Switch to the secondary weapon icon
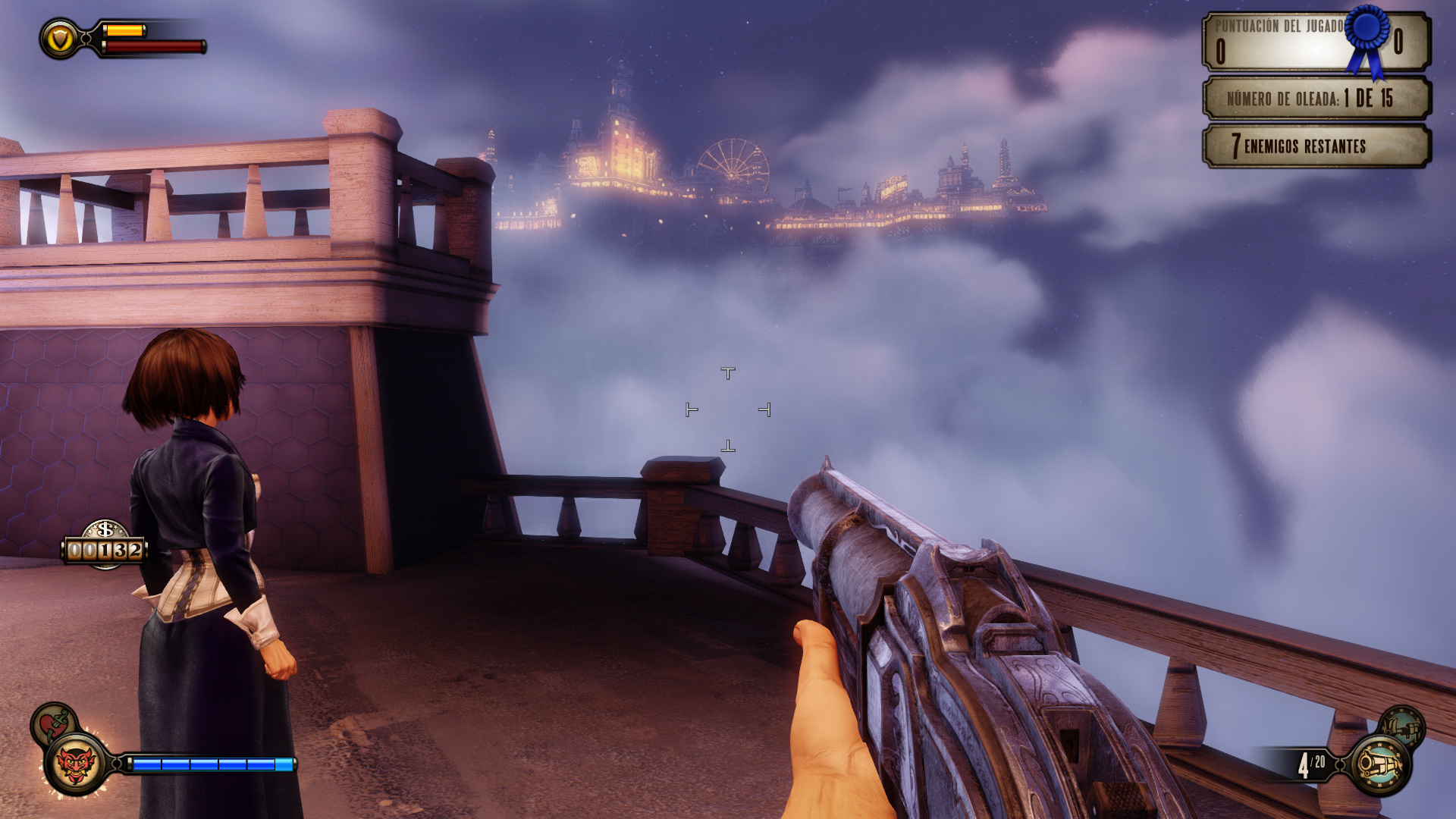 [1401, 726]
